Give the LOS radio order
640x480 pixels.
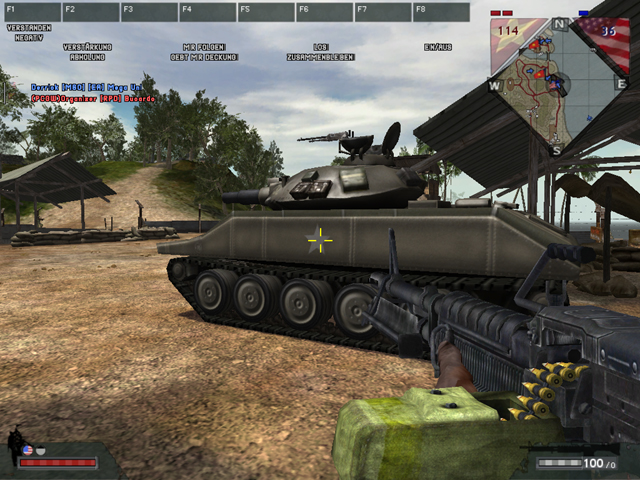coord(320,47)
